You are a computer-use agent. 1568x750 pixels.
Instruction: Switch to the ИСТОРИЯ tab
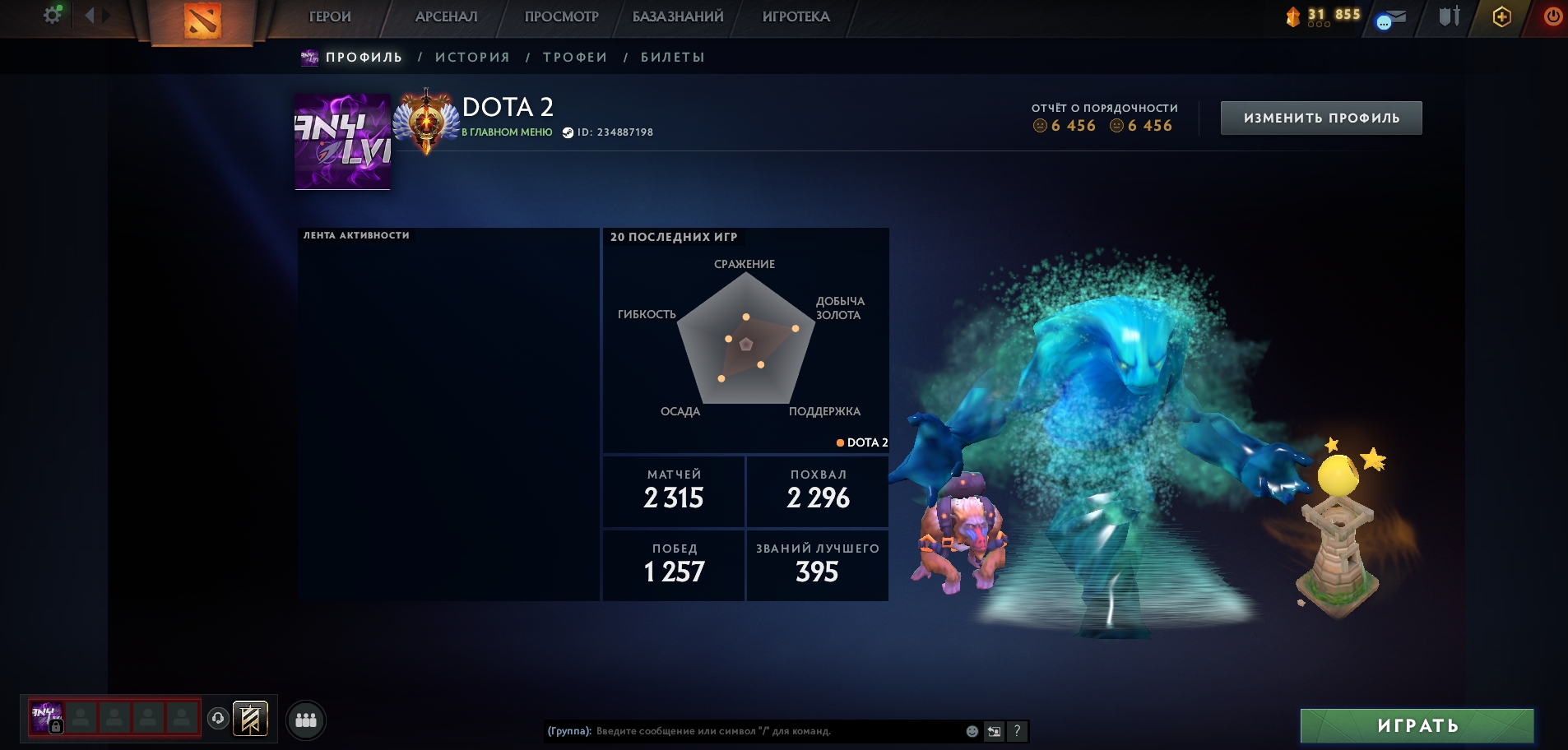(x=472, y=58)
